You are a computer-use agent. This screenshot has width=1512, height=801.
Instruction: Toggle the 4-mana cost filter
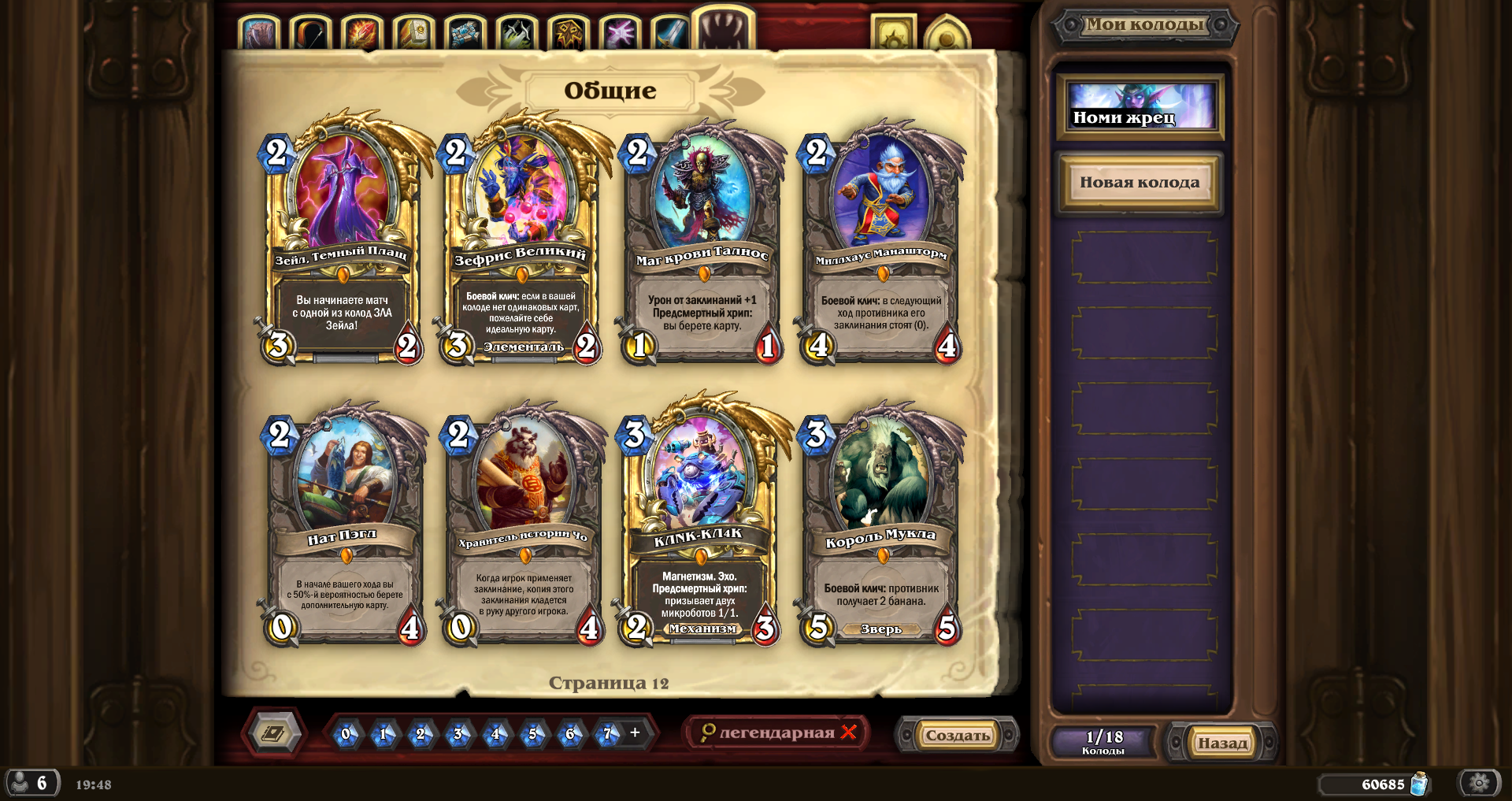click(x=494, y=733)
